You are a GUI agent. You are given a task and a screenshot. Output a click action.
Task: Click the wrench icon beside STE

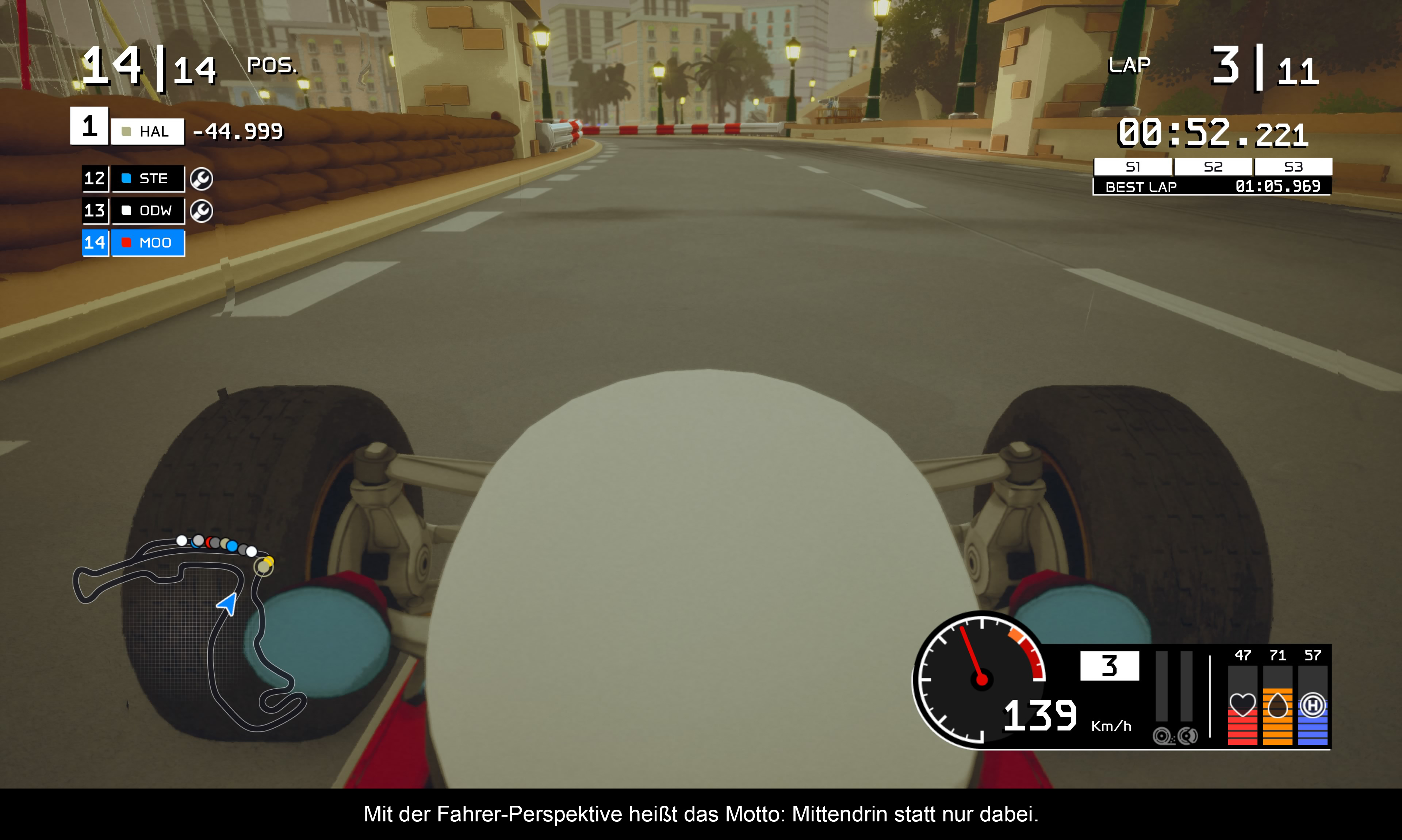(x=202, y=179)
